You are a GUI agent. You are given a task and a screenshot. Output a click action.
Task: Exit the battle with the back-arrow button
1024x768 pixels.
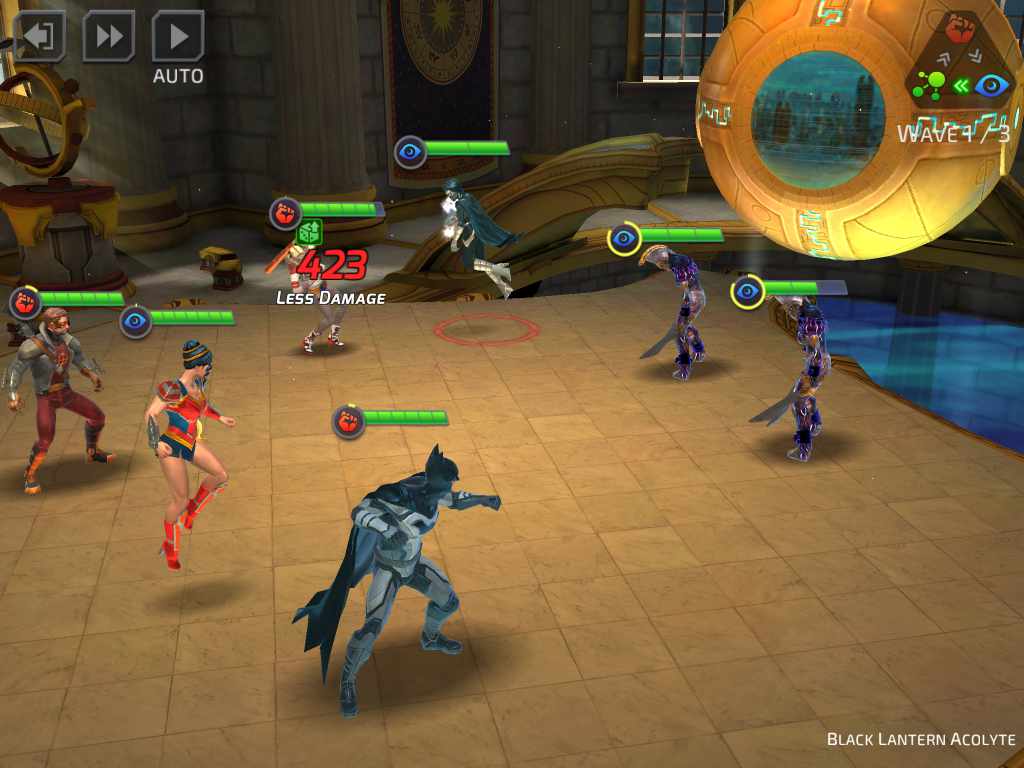(39, 37)
